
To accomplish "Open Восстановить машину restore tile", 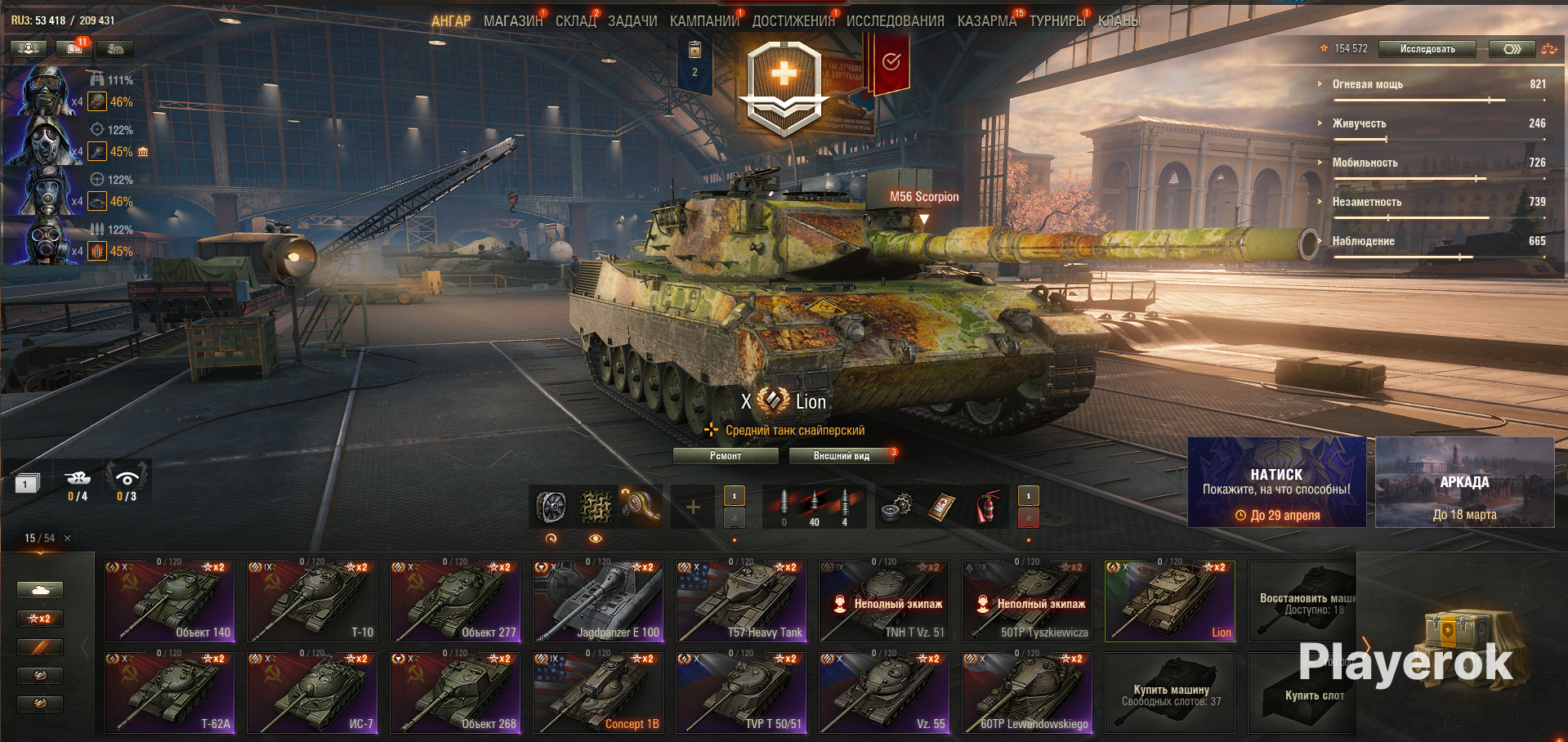I will 1302,601.
